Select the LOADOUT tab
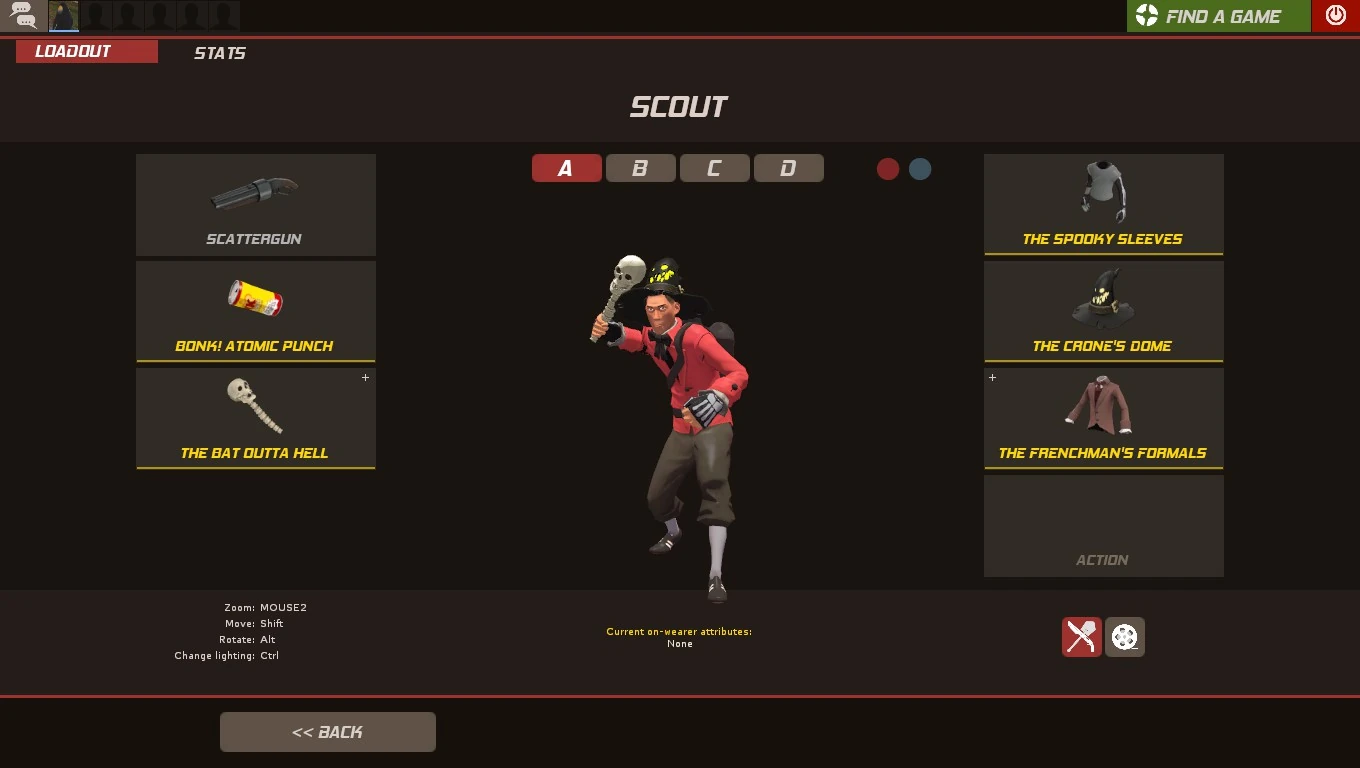The width and height of the screenshot is (1360, 768). 86,51
